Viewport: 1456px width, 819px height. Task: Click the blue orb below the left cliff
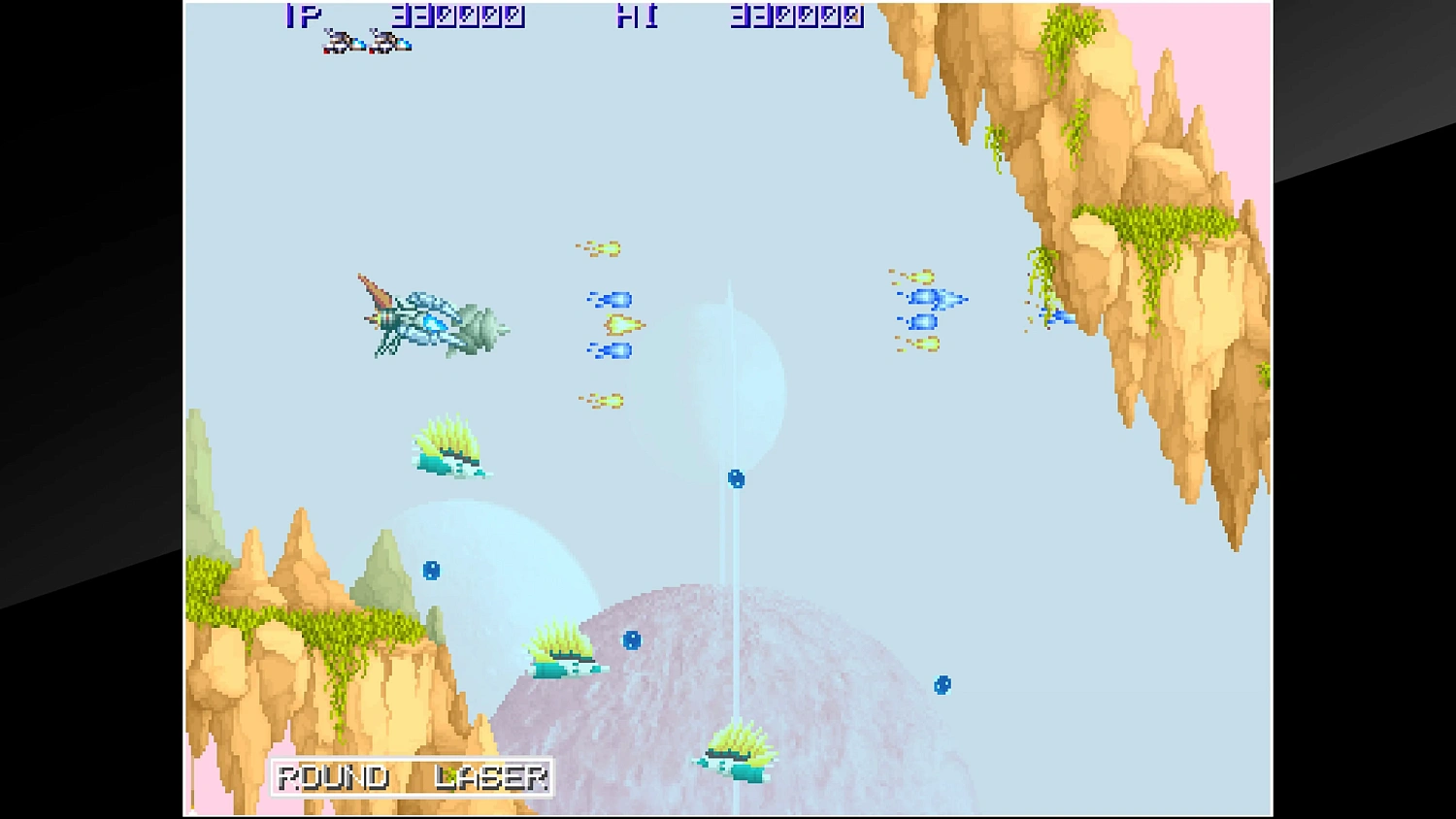tap(432, 571)
